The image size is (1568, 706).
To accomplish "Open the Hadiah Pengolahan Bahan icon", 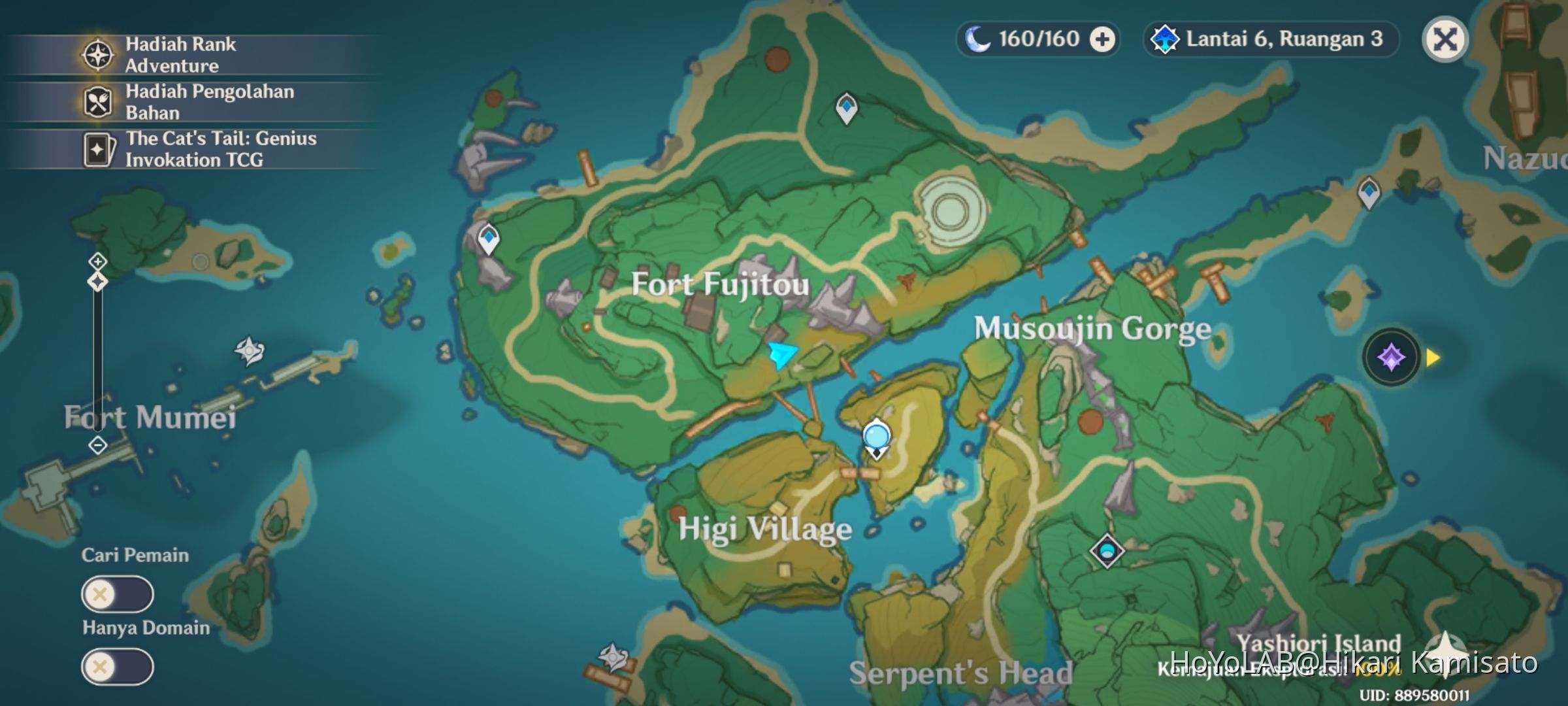I will point(97,102).
